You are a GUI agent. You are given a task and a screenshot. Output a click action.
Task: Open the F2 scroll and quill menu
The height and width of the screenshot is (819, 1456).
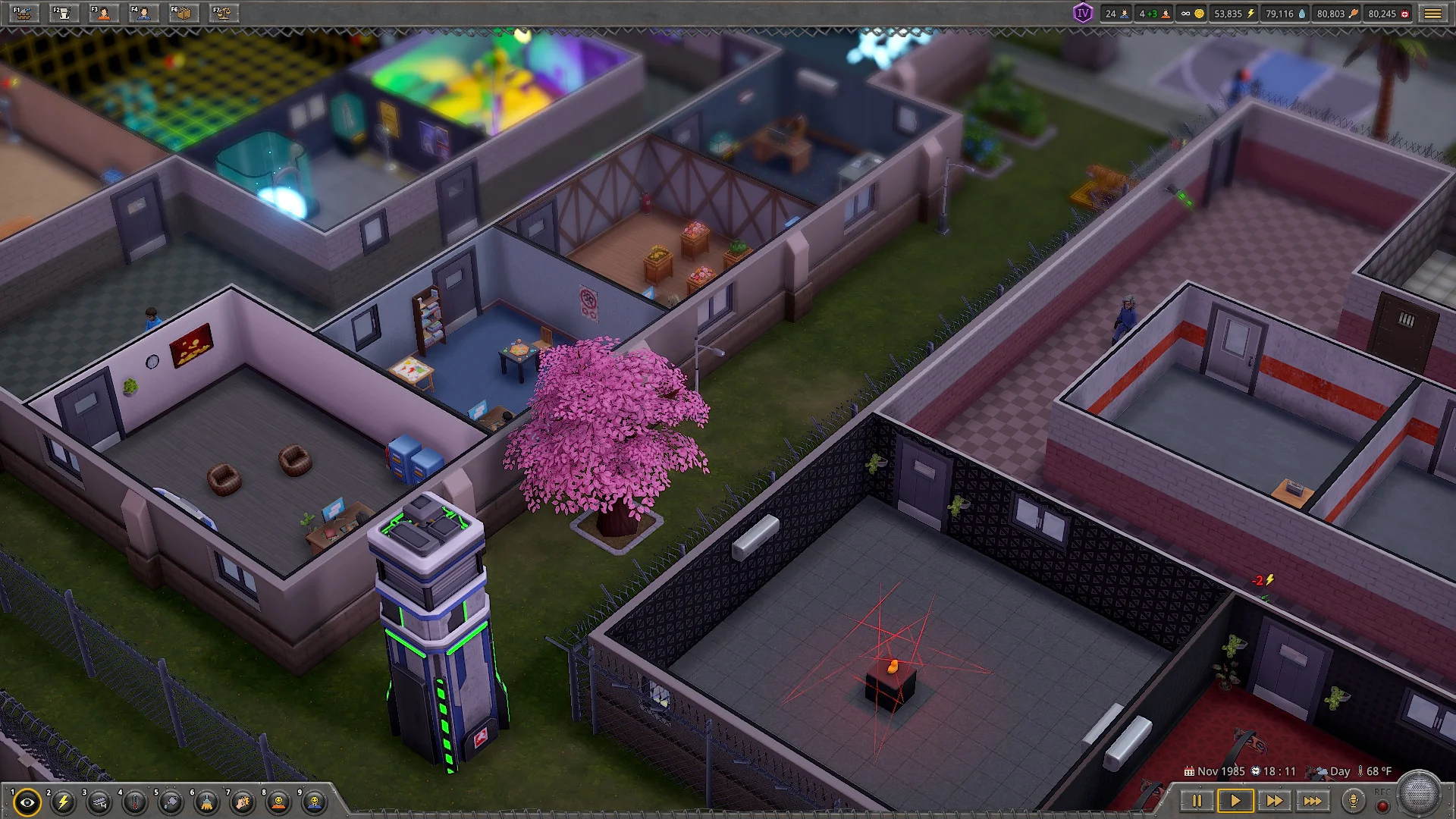[64, 13]
